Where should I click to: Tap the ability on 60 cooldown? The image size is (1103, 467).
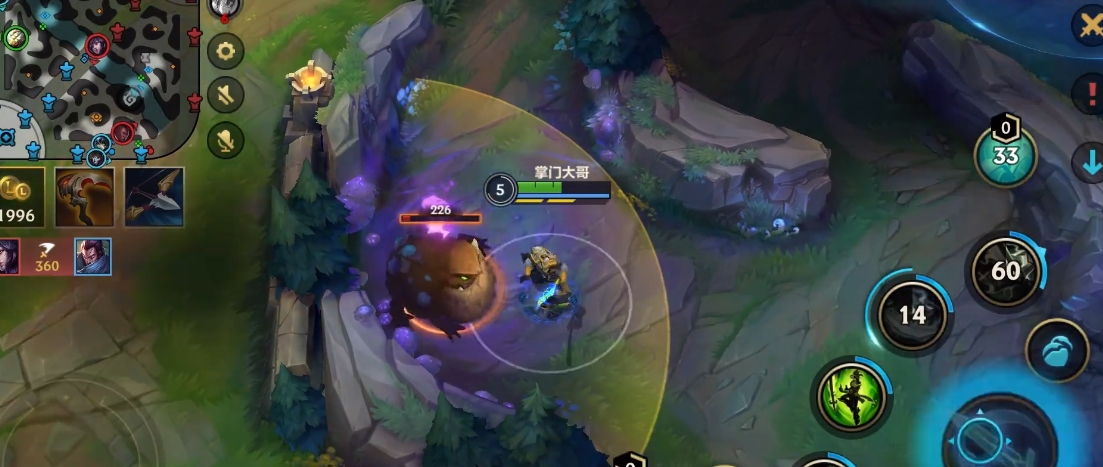1005,271
